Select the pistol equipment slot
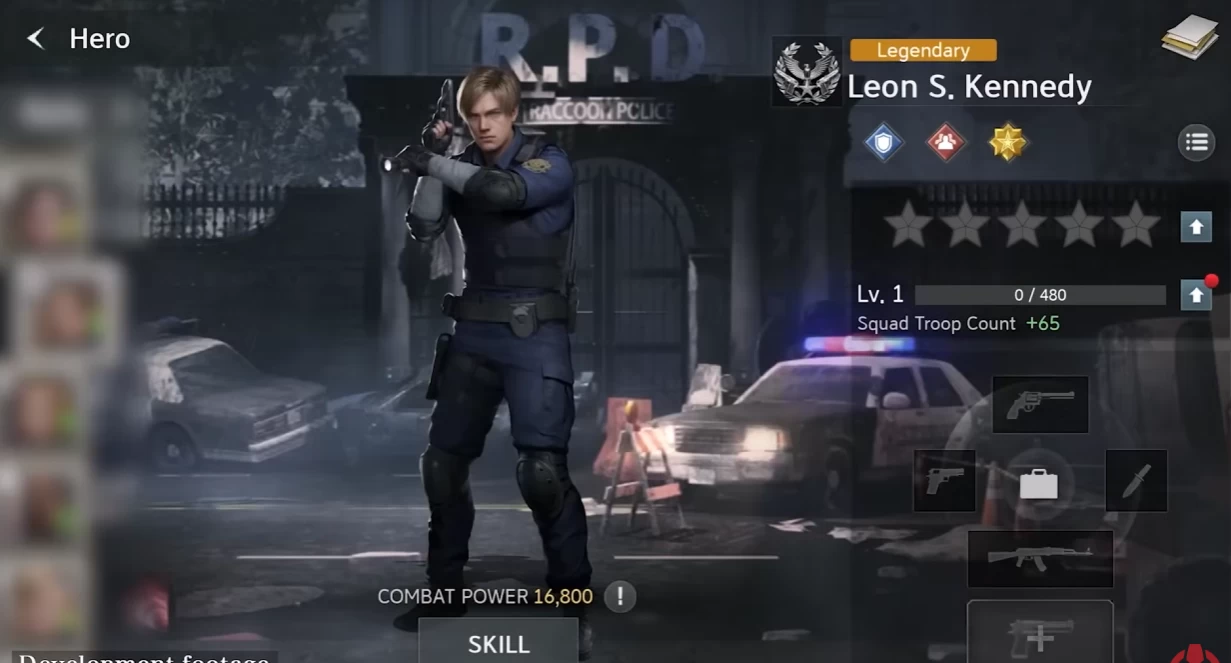The height and width of the screenshot is (663, 1231). point(944,480)
